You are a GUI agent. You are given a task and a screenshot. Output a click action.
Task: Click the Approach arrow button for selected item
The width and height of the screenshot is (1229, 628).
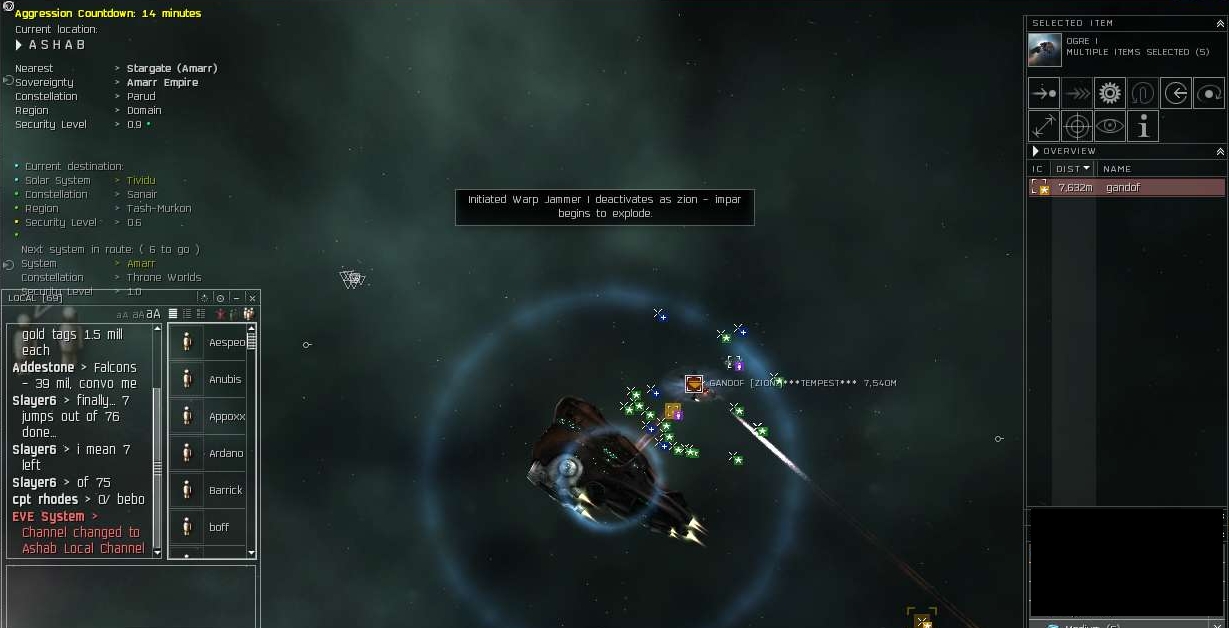point(1044,93)
